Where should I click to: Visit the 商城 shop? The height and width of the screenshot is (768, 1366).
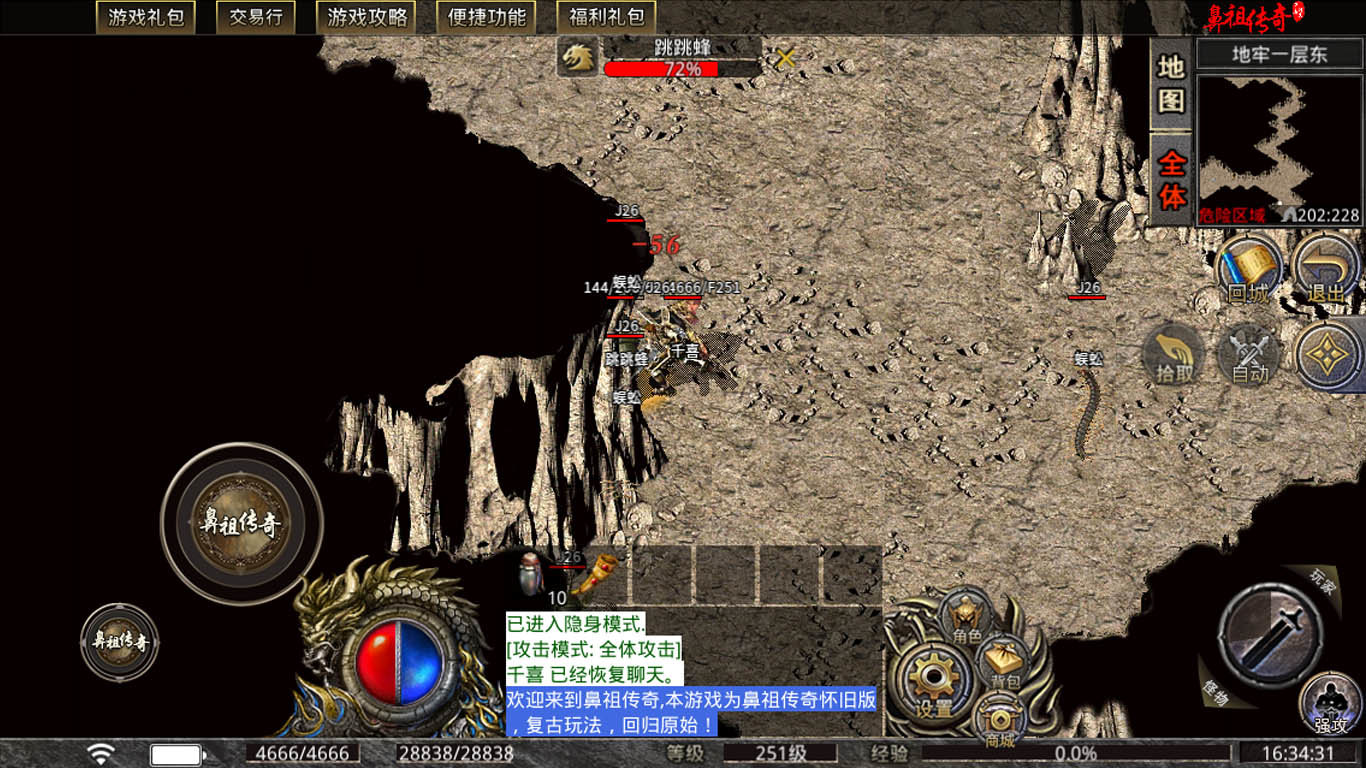[x=999, y=720]
